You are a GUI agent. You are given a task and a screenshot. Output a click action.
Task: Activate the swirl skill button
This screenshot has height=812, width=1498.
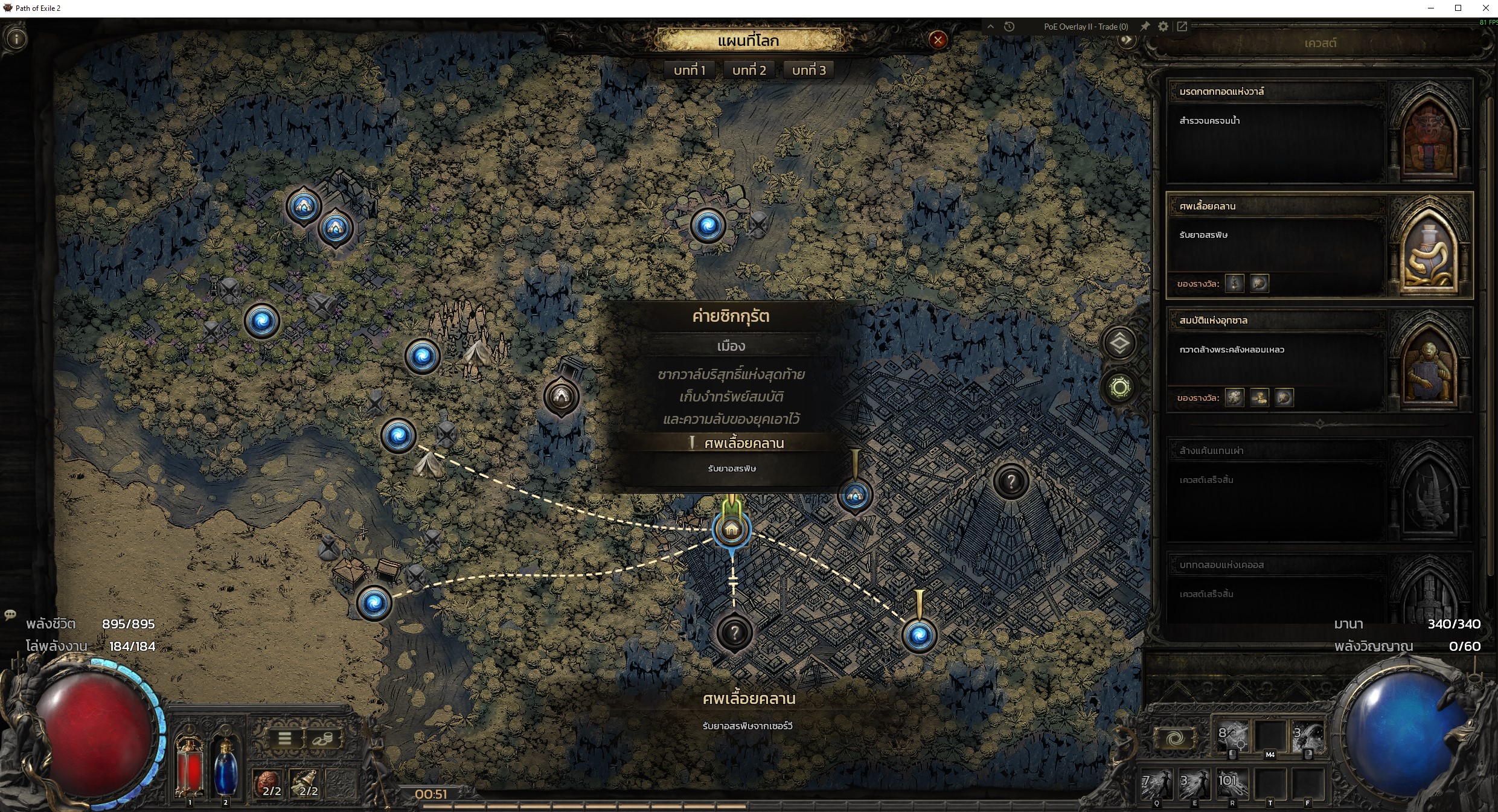click(x=1175, y=738)
